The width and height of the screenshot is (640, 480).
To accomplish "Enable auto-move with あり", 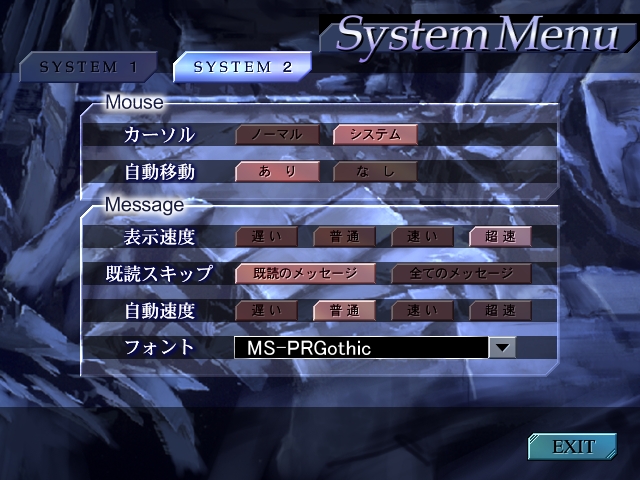I will (x=277, y=172).
